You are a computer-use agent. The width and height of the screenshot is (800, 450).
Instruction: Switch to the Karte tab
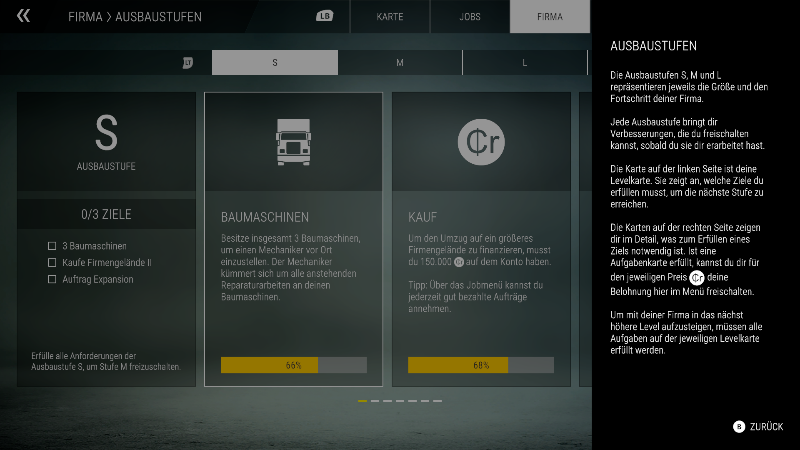click(x=390, y=17)
